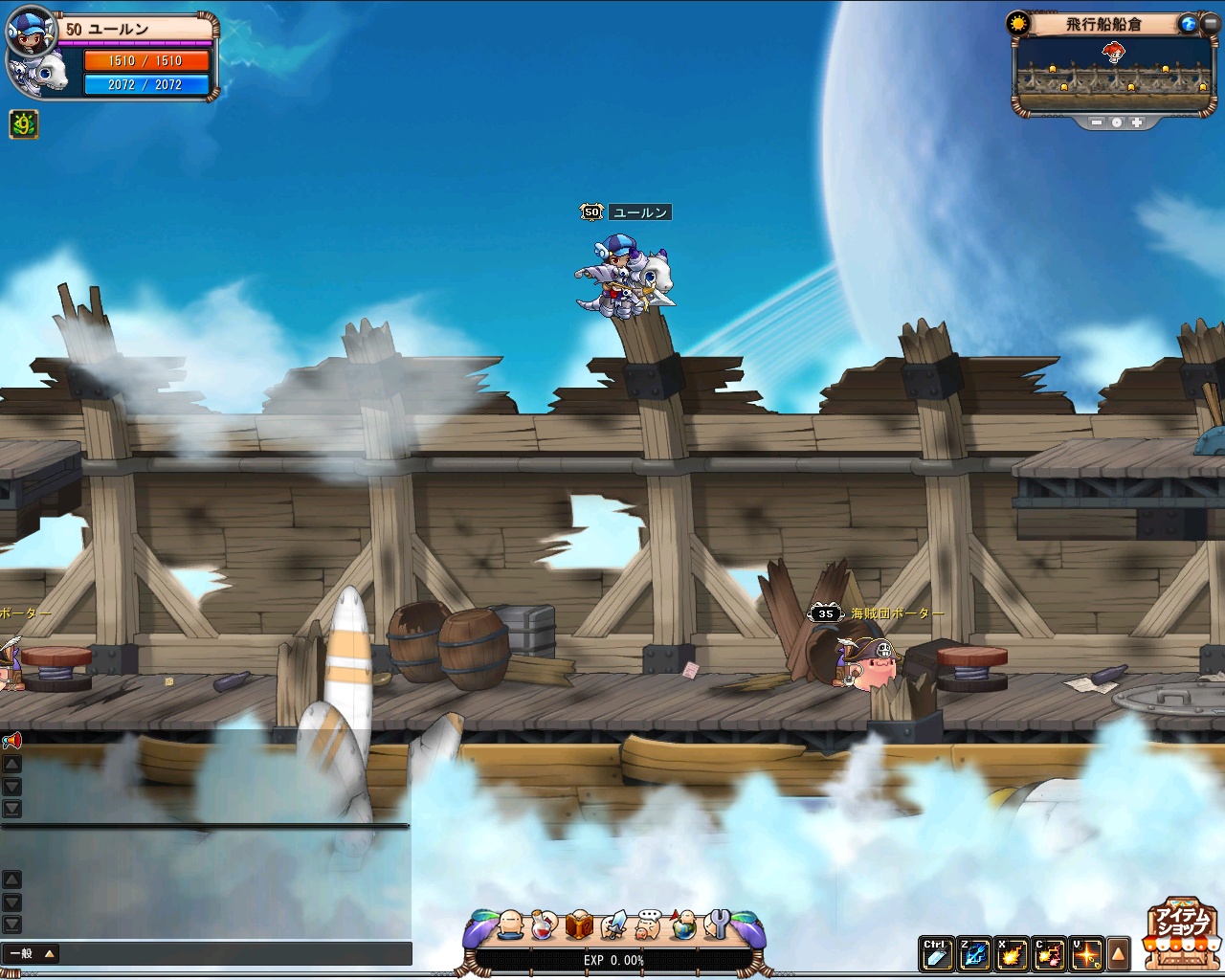Use the C double fireball skill
The height and width of the screenshot is (980, 1225).
tap(1050, 953)
